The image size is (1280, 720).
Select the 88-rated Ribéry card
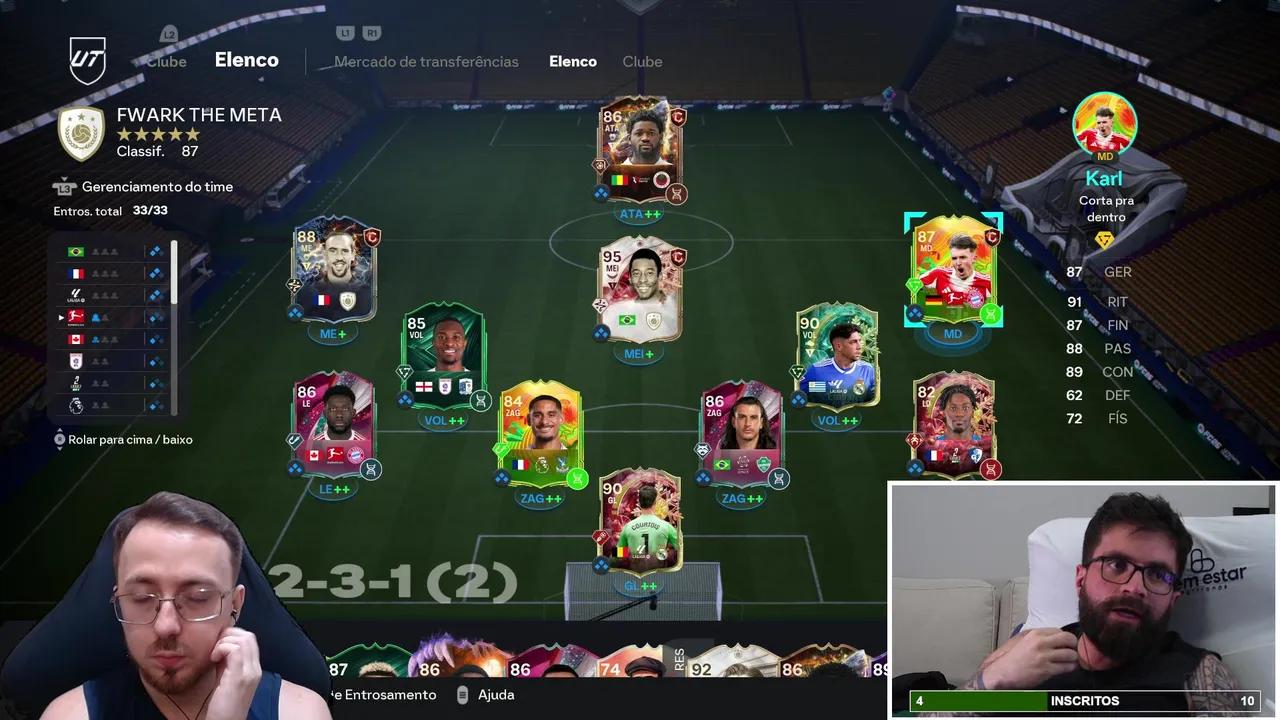[x=335, y=270]
